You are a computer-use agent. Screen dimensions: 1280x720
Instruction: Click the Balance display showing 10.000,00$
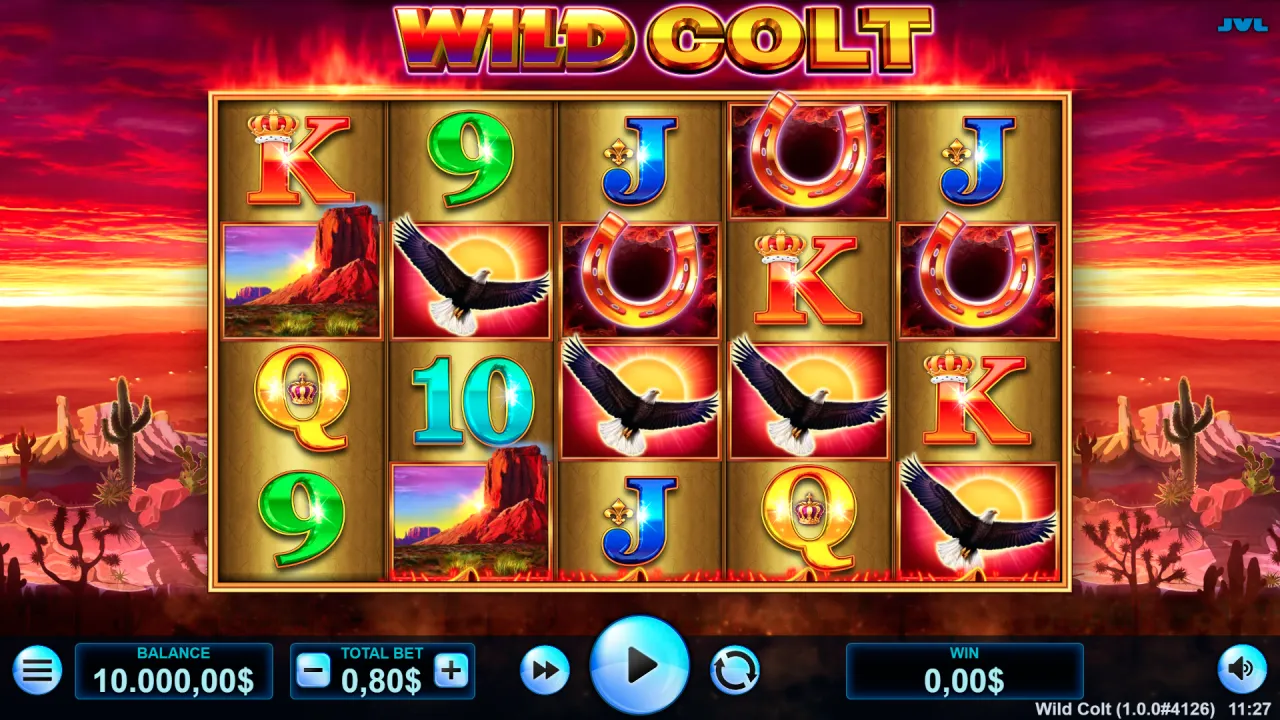(175, 679)
